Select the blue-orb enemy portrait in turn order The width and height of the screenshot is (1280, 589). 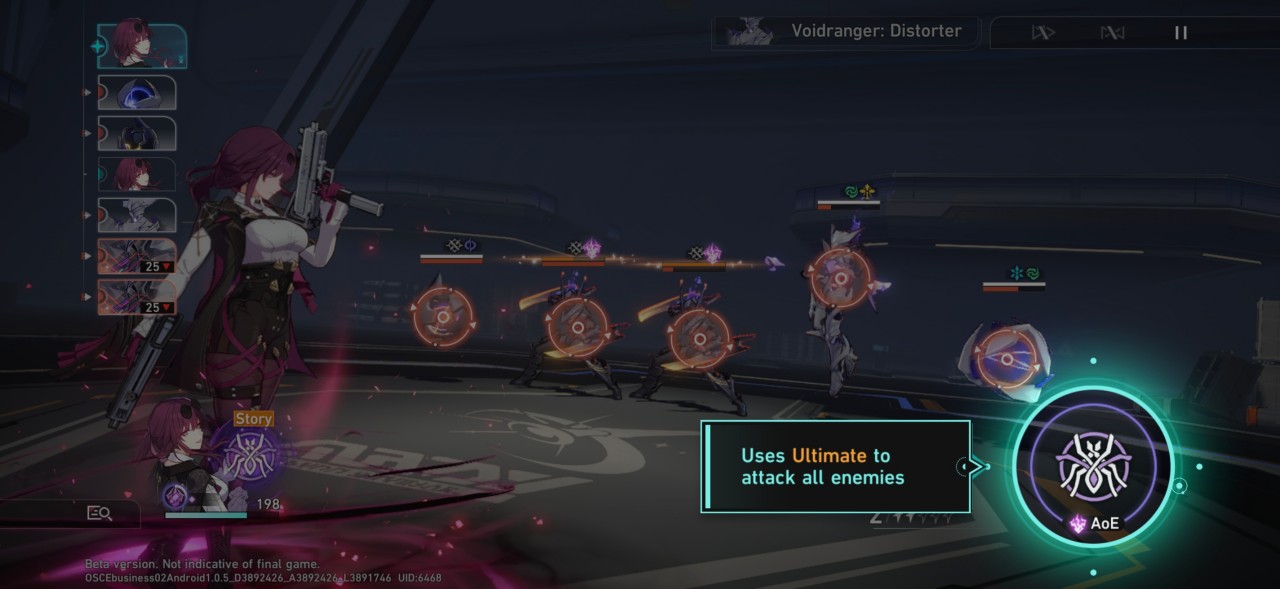coord(137,93)
